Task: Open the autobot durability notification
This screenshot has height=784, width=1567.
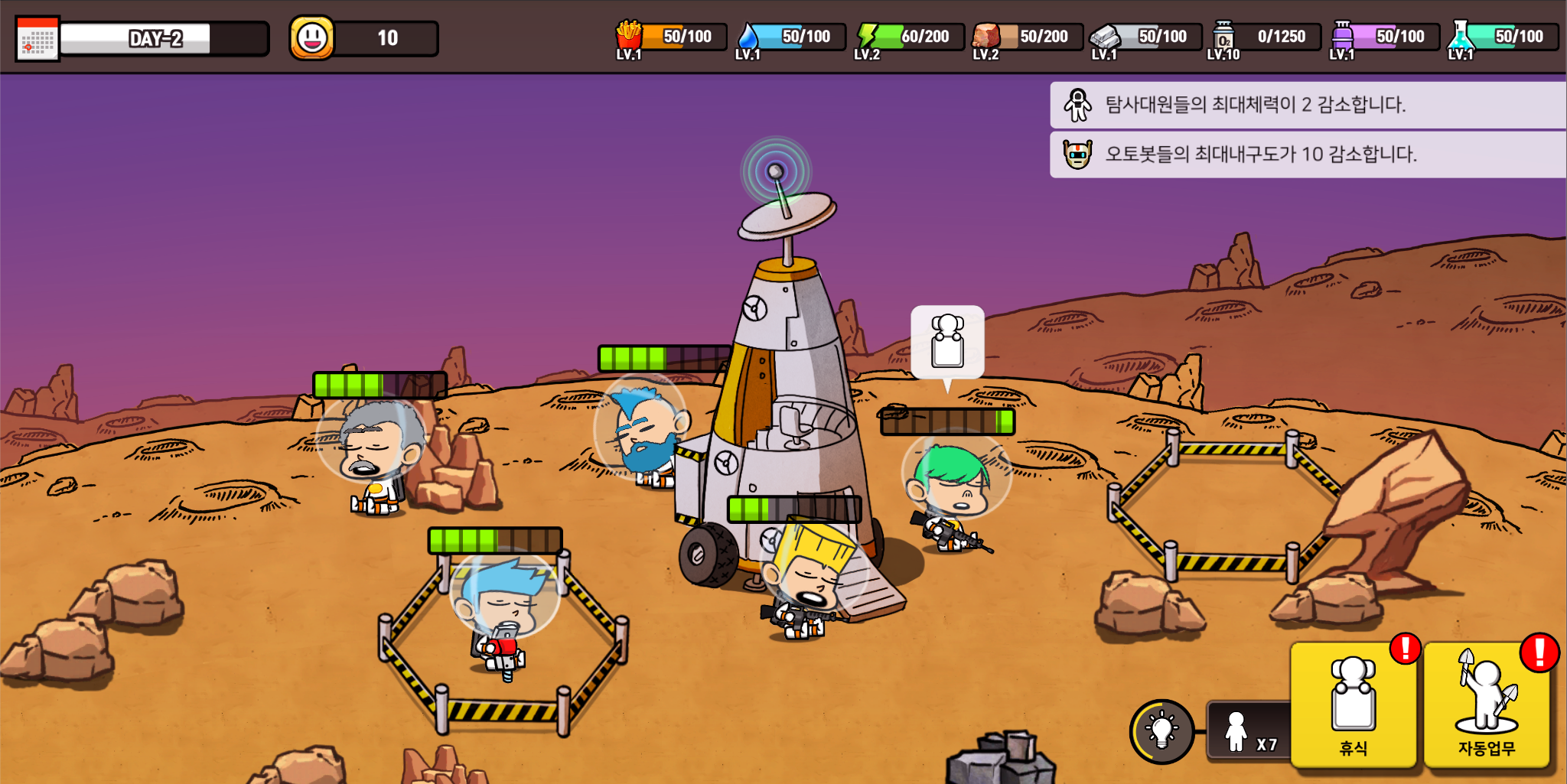Action: (1308, 155)
